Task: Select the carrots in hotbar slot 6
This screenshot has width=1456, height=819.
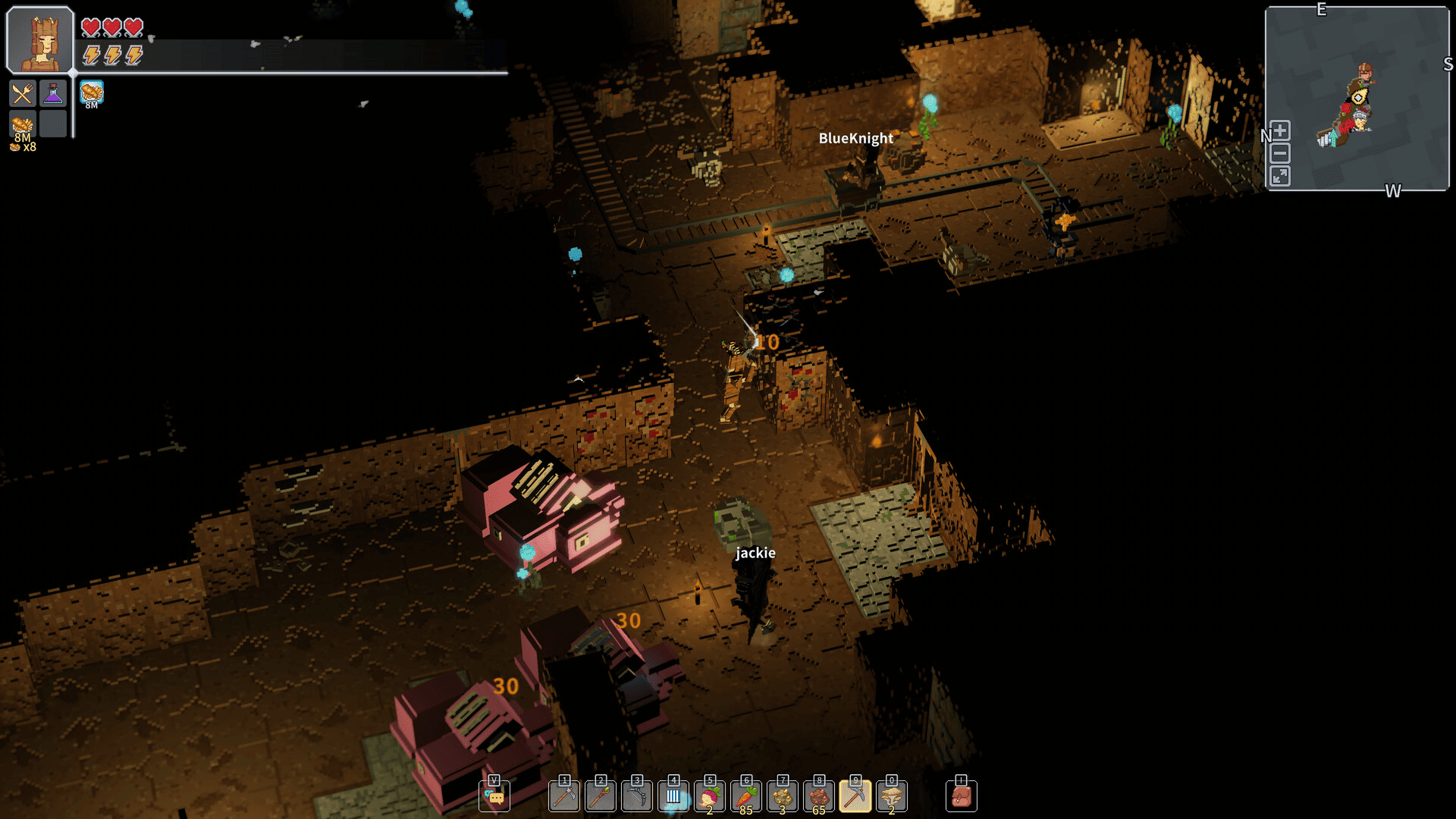Action: tap(745, 795)
